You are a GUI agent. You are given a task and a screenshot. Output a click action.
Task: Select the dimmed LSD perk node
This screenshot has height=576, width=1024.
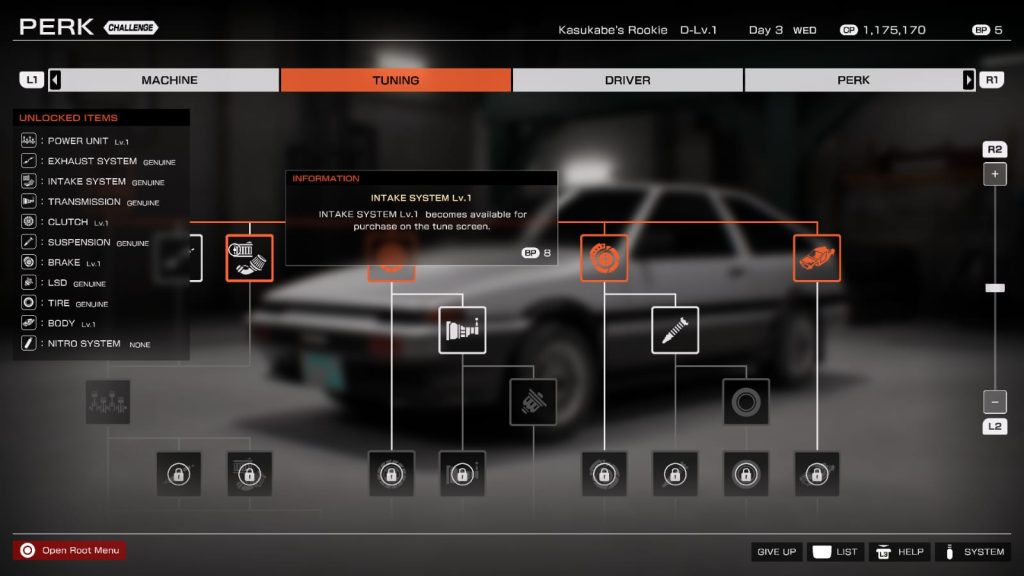(533, 402)
